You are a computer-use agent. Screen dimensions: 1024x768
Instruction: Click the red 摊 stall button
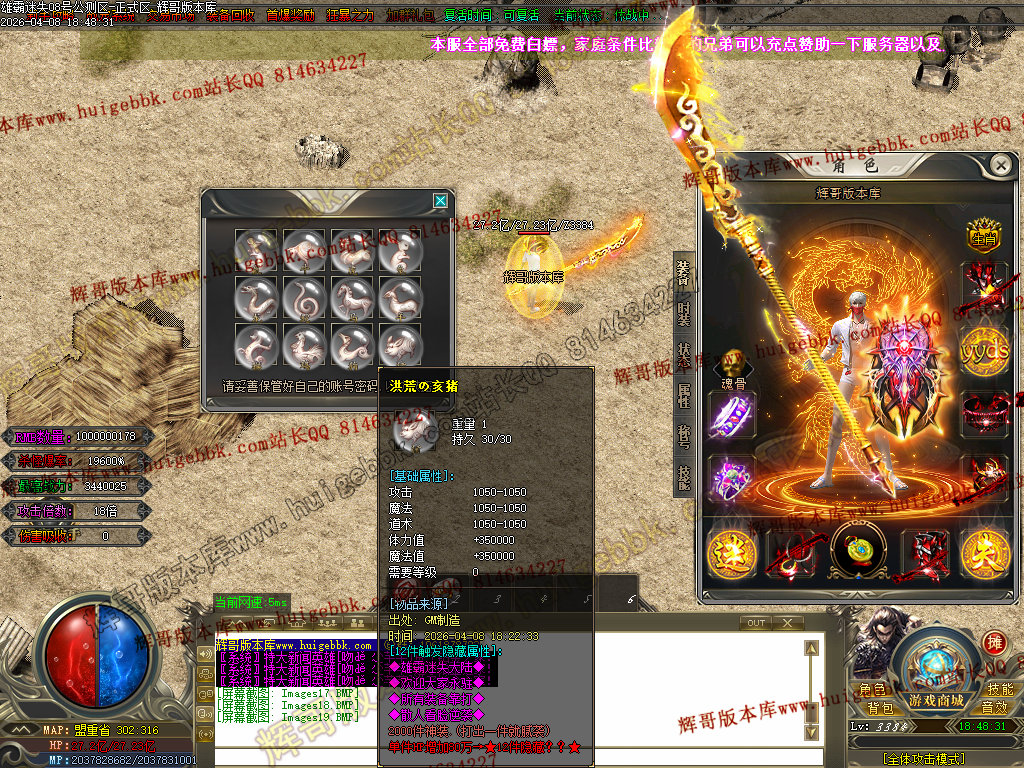click(994, 643)
